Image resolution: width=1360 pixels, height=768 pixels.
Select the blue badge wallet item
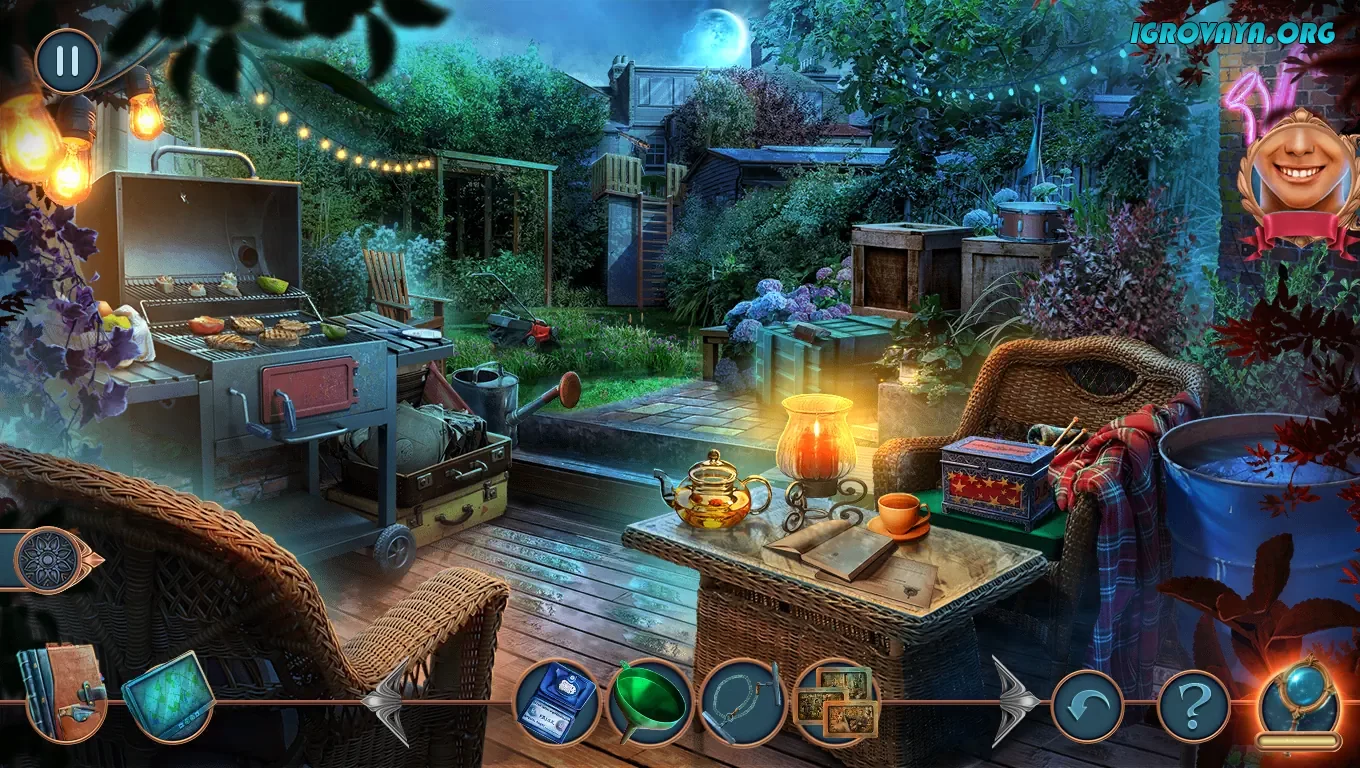(557, 701)
